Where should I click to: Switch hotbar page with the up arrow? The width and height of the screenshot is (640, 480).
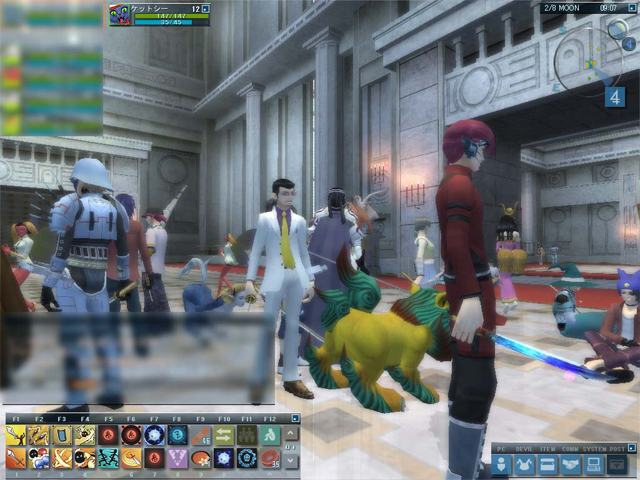coord(291,432)
